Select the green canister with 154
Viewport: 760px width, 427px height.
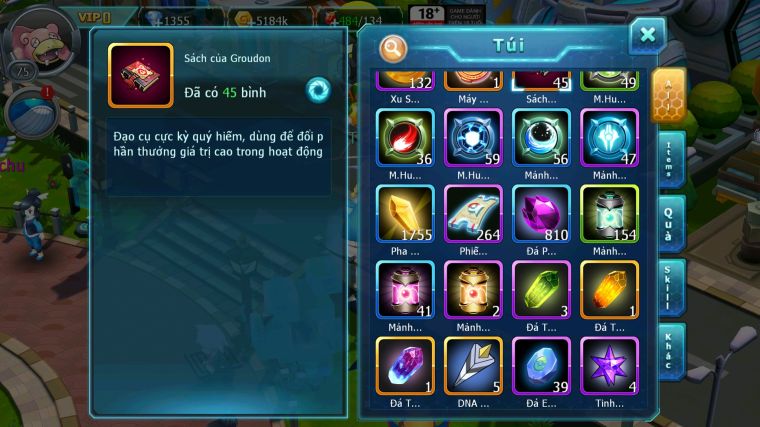click(609, 214)
